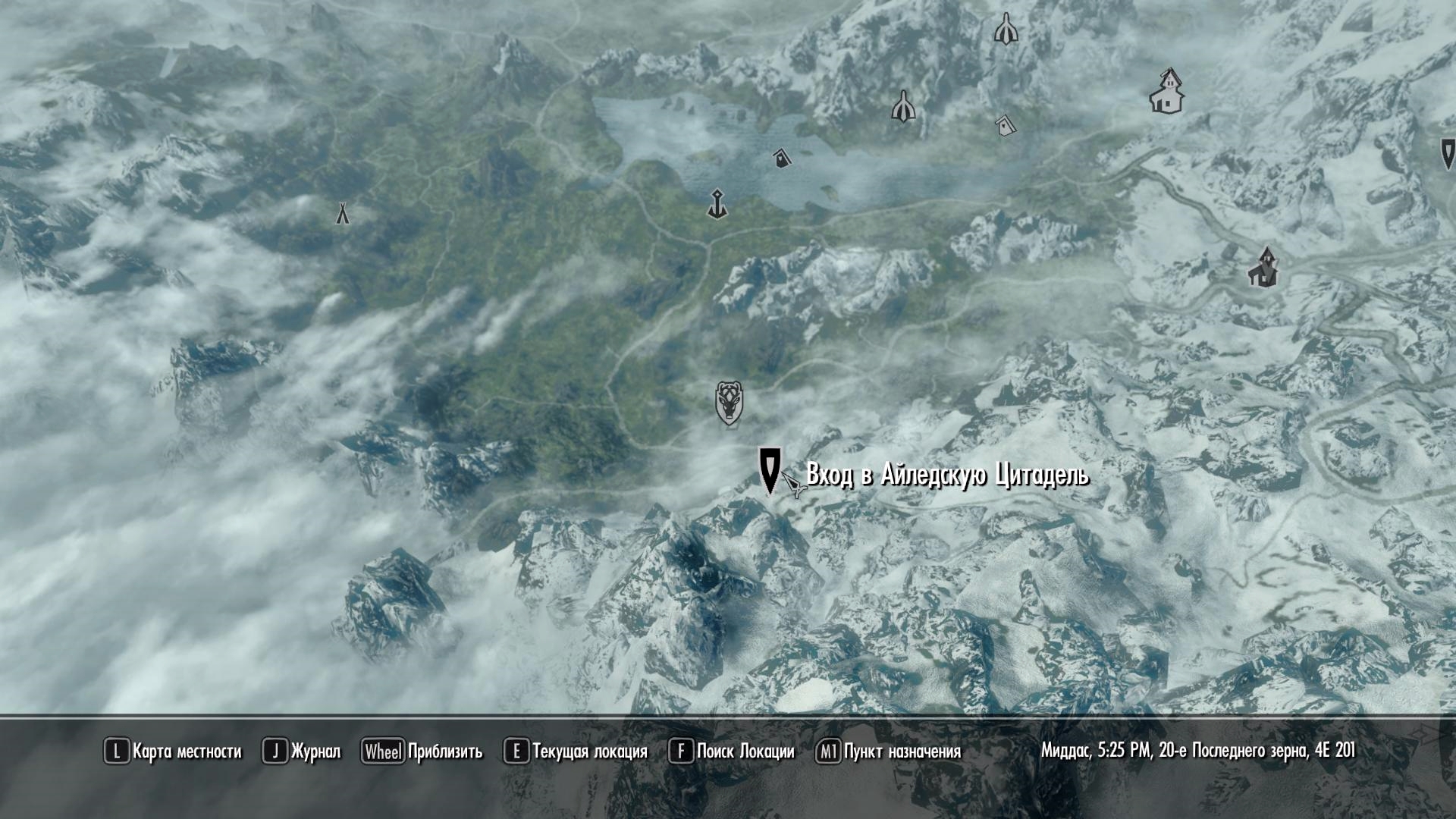1456x819 pixels.
Task: Select the anchor dock marker by the lake
Action: [717, 204]
